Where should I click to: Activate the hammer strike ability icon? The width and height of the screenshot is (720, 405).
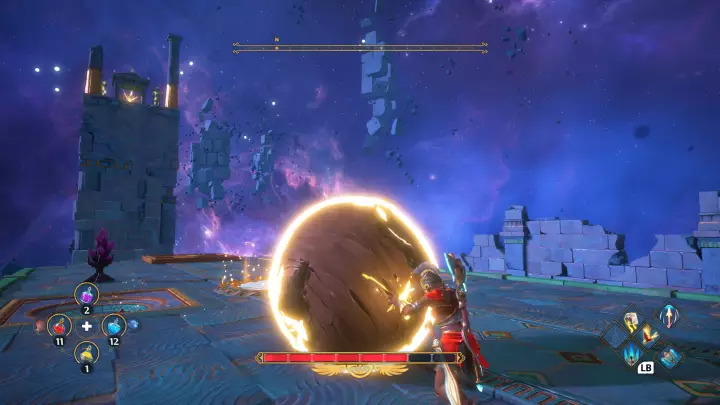(x=632, y=321)
